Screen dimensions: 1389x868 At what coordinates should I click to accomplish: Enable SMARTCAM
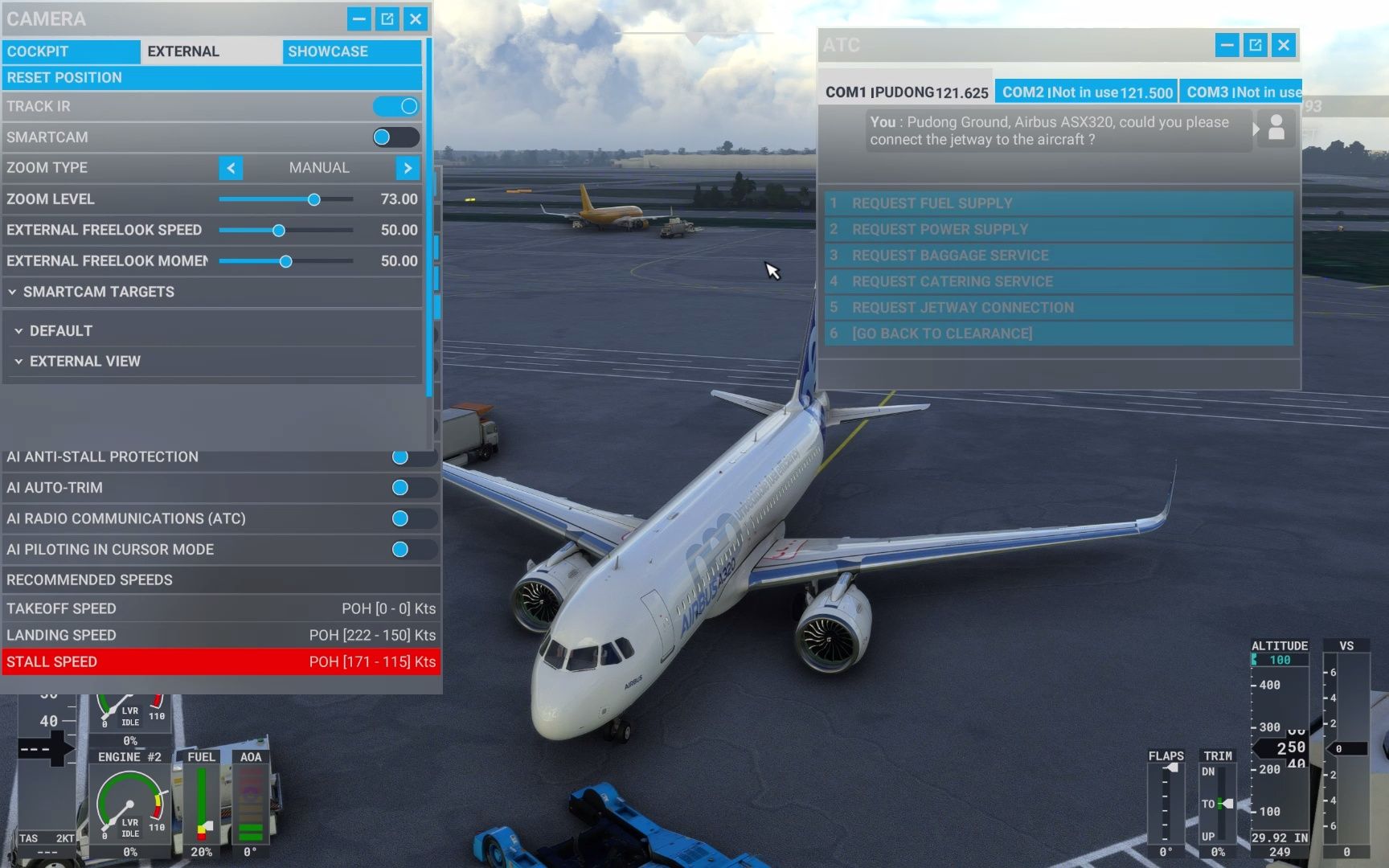pyautogui.click(x=394, y=137)
